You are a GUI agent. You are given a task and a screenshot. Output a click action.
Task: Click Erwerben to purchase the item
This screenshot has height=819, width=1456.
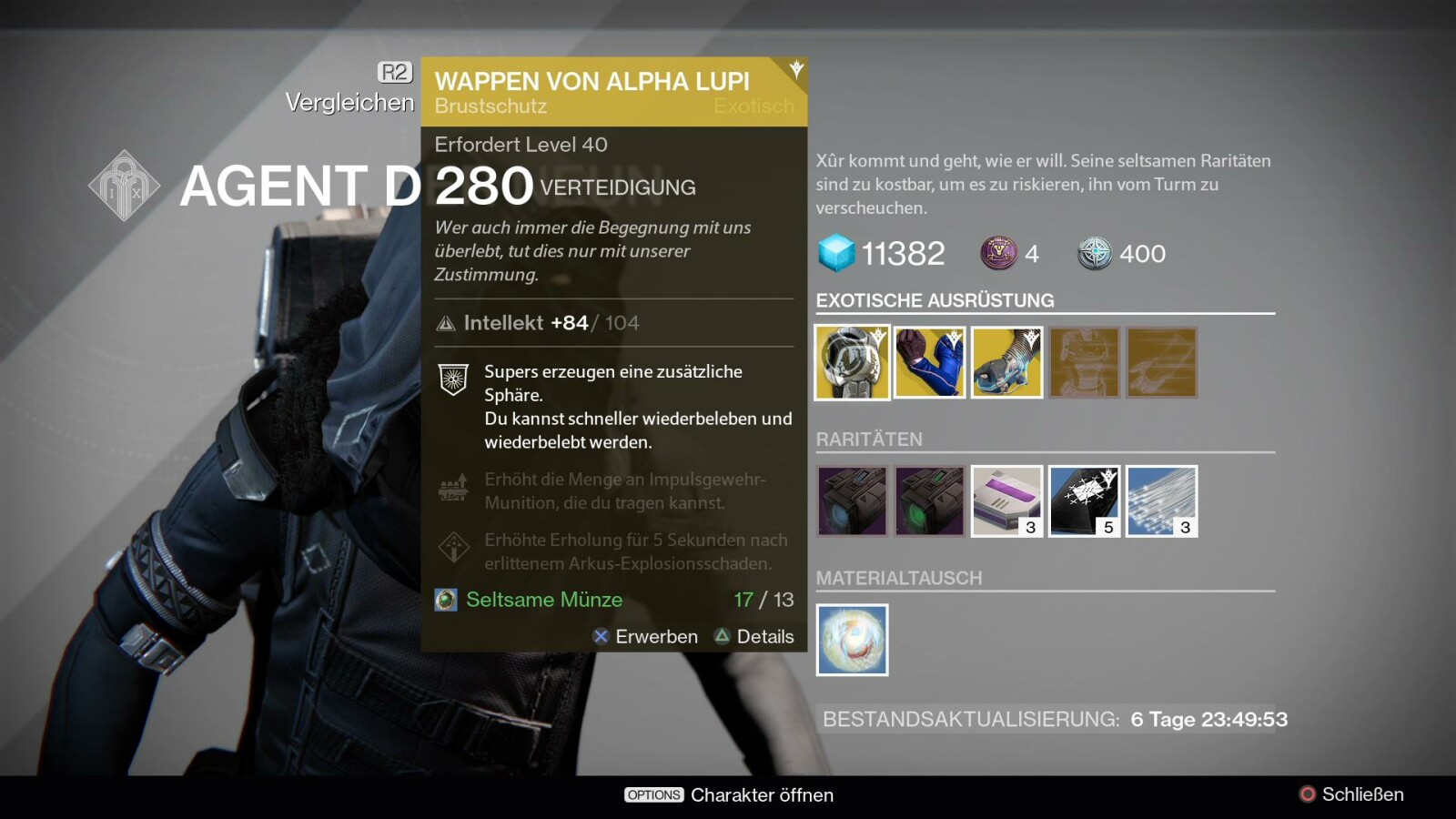point(645,637)
